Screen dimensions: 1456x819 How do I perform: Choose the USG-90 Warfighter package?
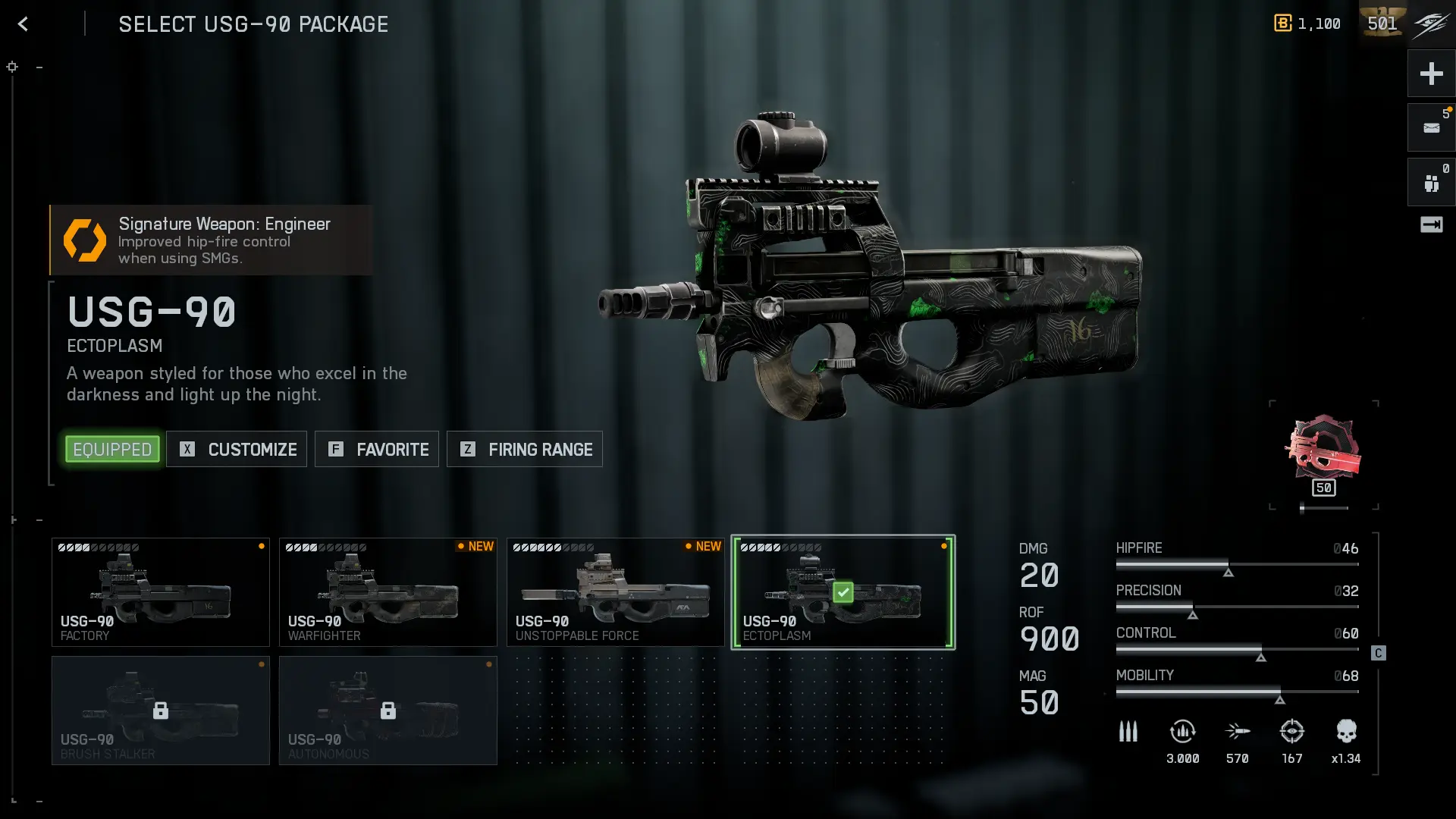click(x=388, y=592)
